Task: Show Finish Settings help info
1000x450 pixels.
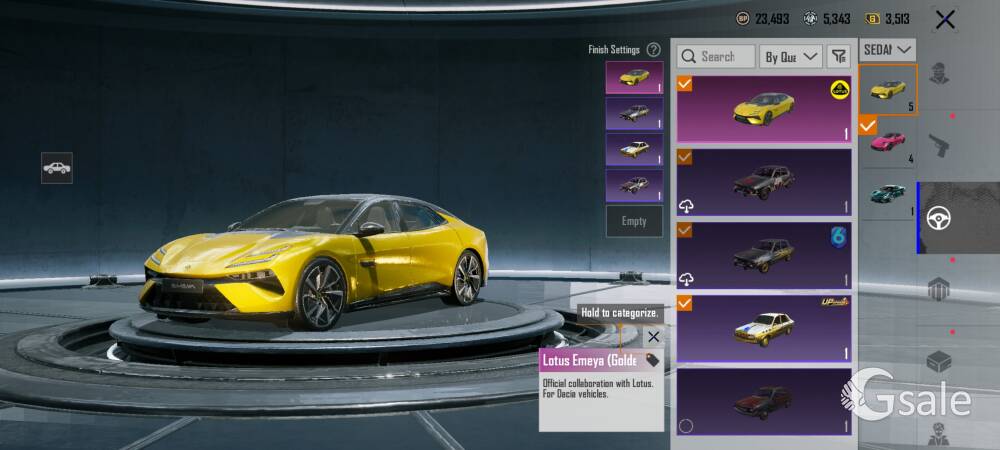Action: tap(653, 49)
